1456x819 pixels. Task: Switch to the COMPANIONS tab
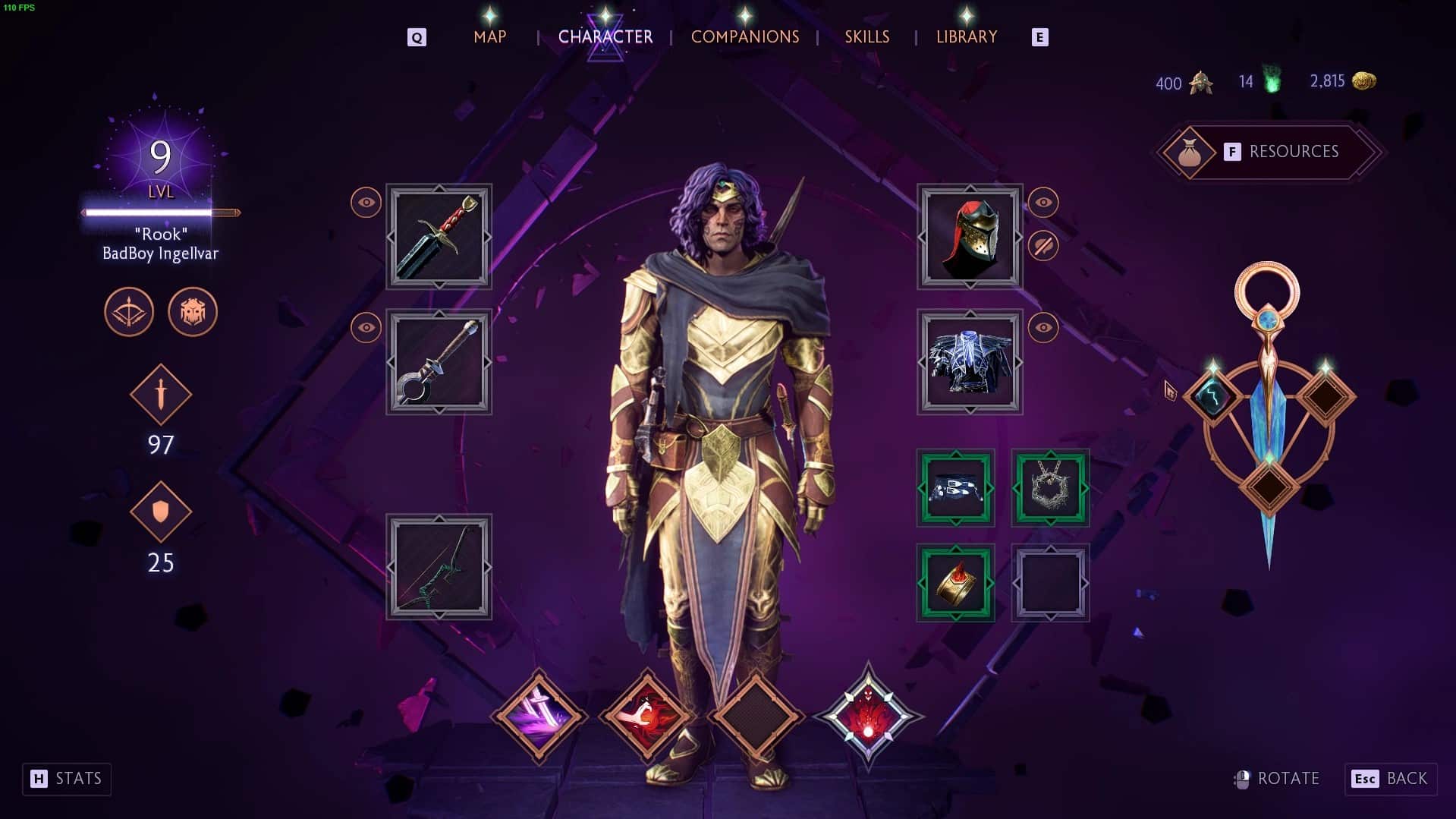click(744, 36)
